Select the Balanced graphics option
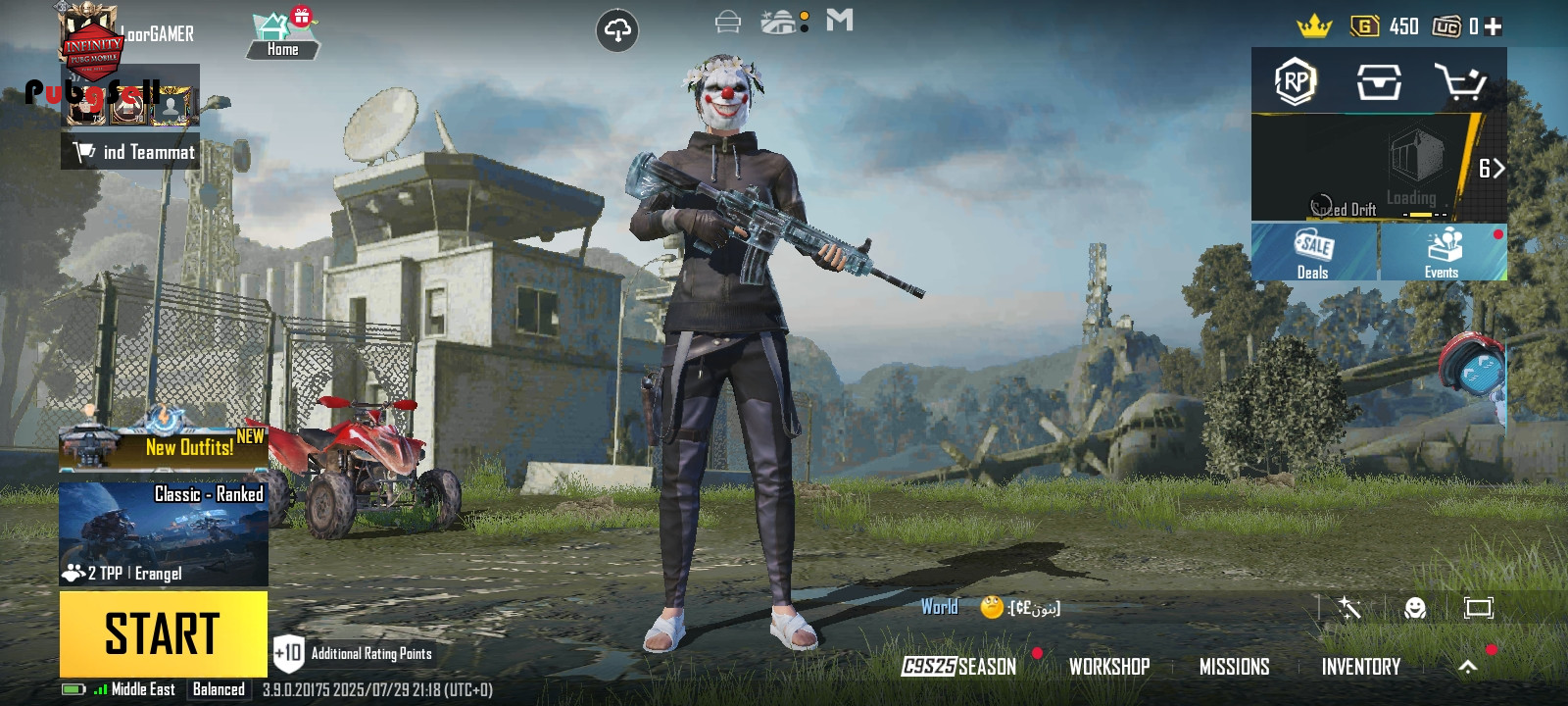The image size is (1568, 706). point(219,689)
